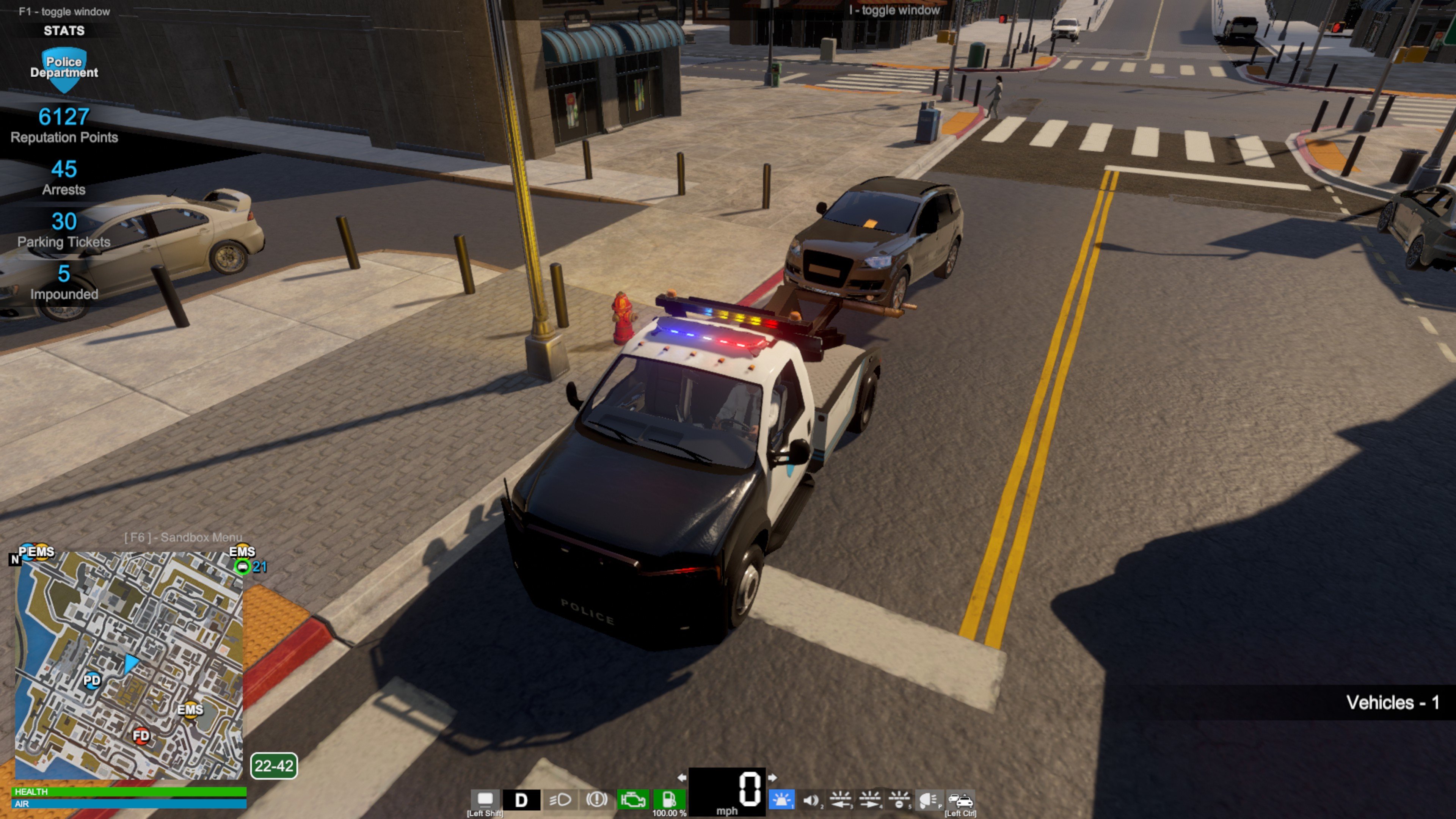Click the green 22-42 unit callsign badge
Viewport: 1456px width, 819px height.
[273, 766]
